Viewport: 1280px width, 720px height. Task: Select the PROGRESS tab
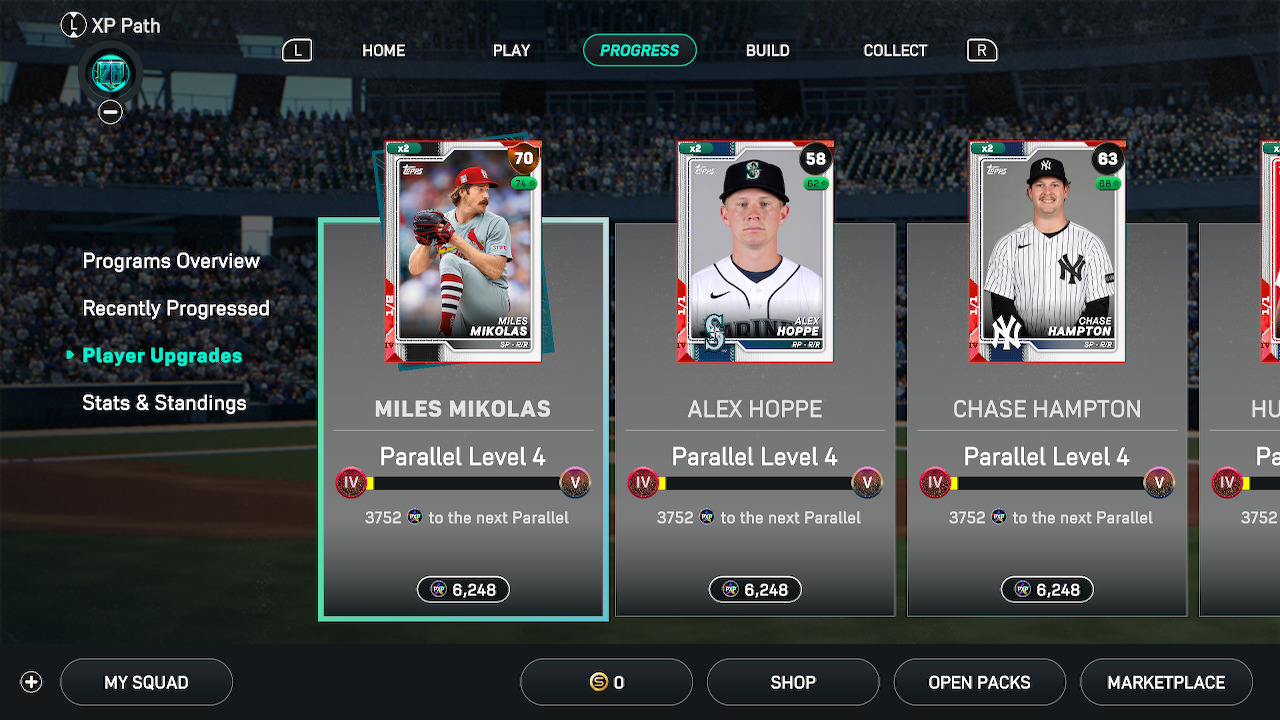coord(640,50)
